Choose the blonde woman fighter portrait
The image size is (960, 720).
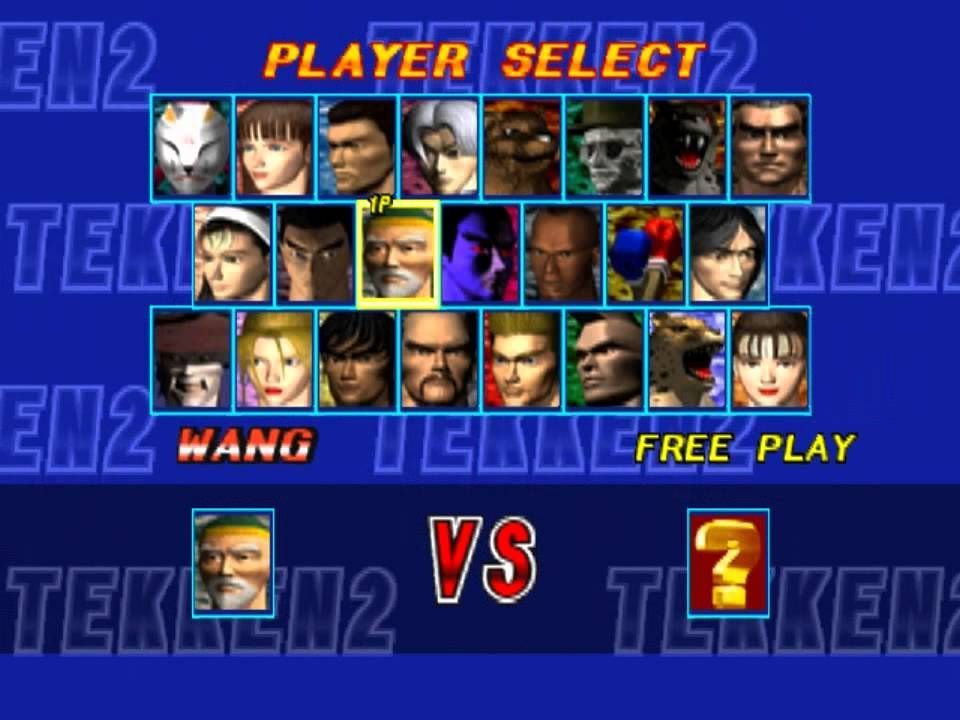275,360
